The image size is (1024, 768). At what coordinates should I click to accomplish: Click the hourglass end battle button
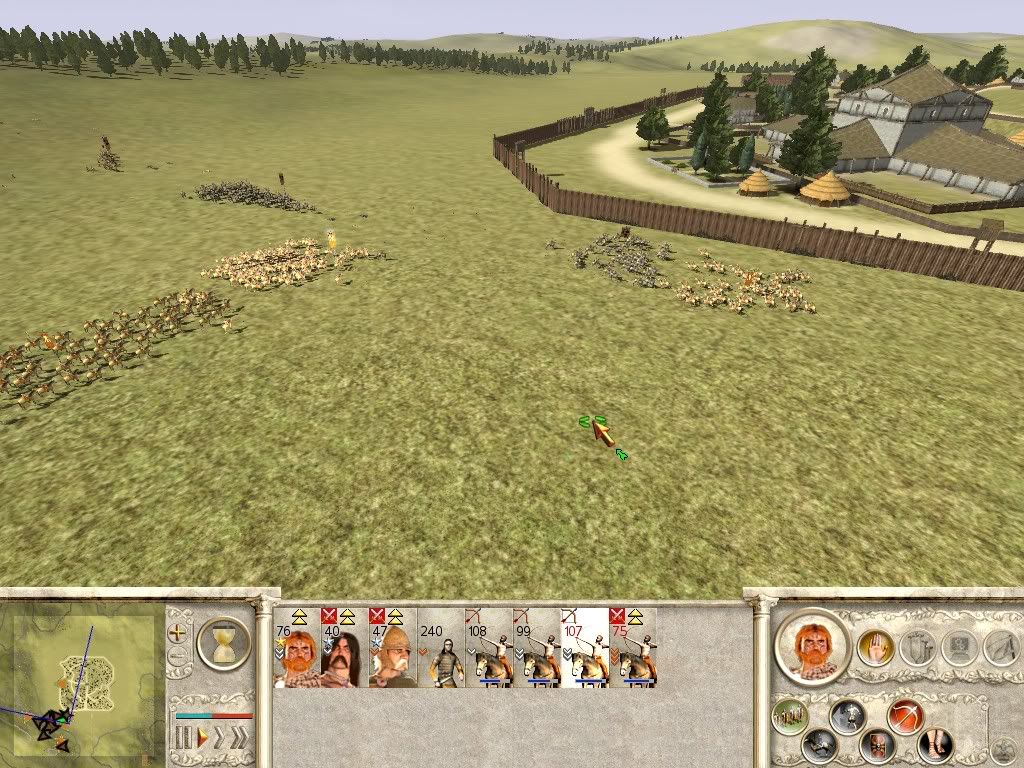pyautogui.click(x=224, y=642)
